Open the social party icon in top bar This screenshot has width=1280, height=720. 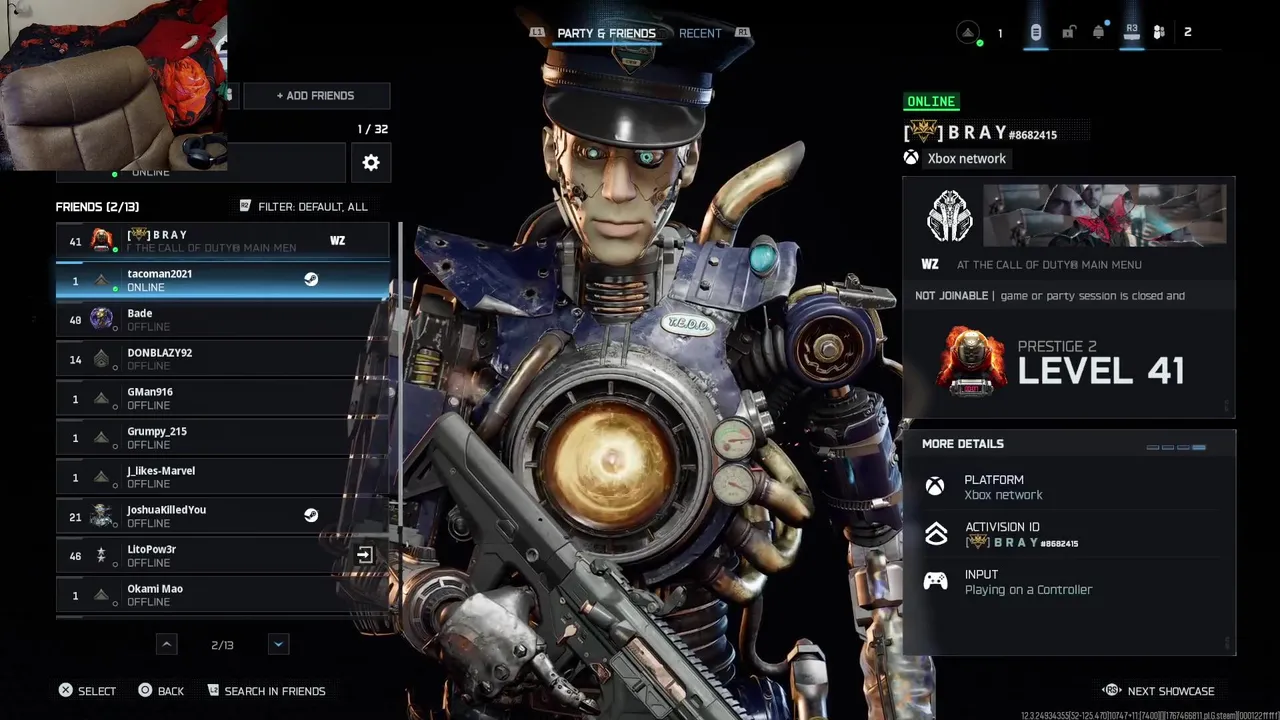(1159, 32)
